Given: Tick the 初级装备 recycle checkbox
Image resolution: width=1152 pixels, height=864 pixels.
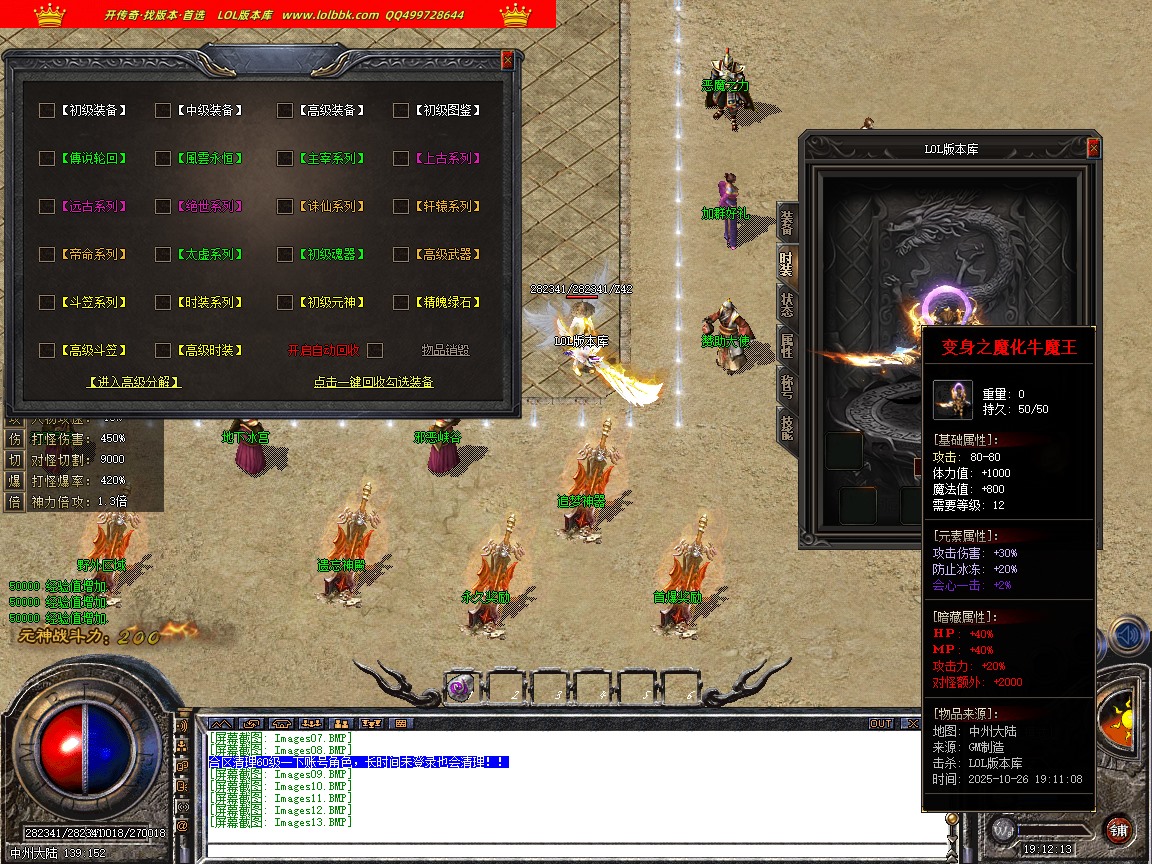Looking at the screenshot, I should (x=47, y=110).
